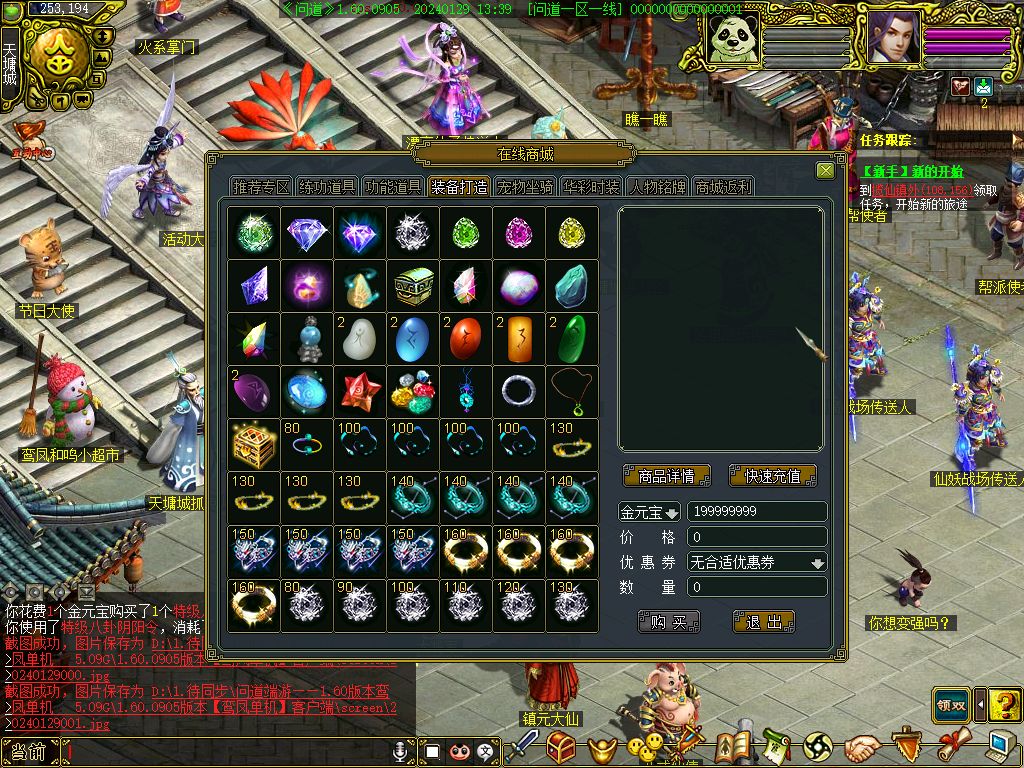Image resolution: width=1024 pixels, height=768 pixels.
Task: Click the 商品详情 button
Action: pos(666,476)
